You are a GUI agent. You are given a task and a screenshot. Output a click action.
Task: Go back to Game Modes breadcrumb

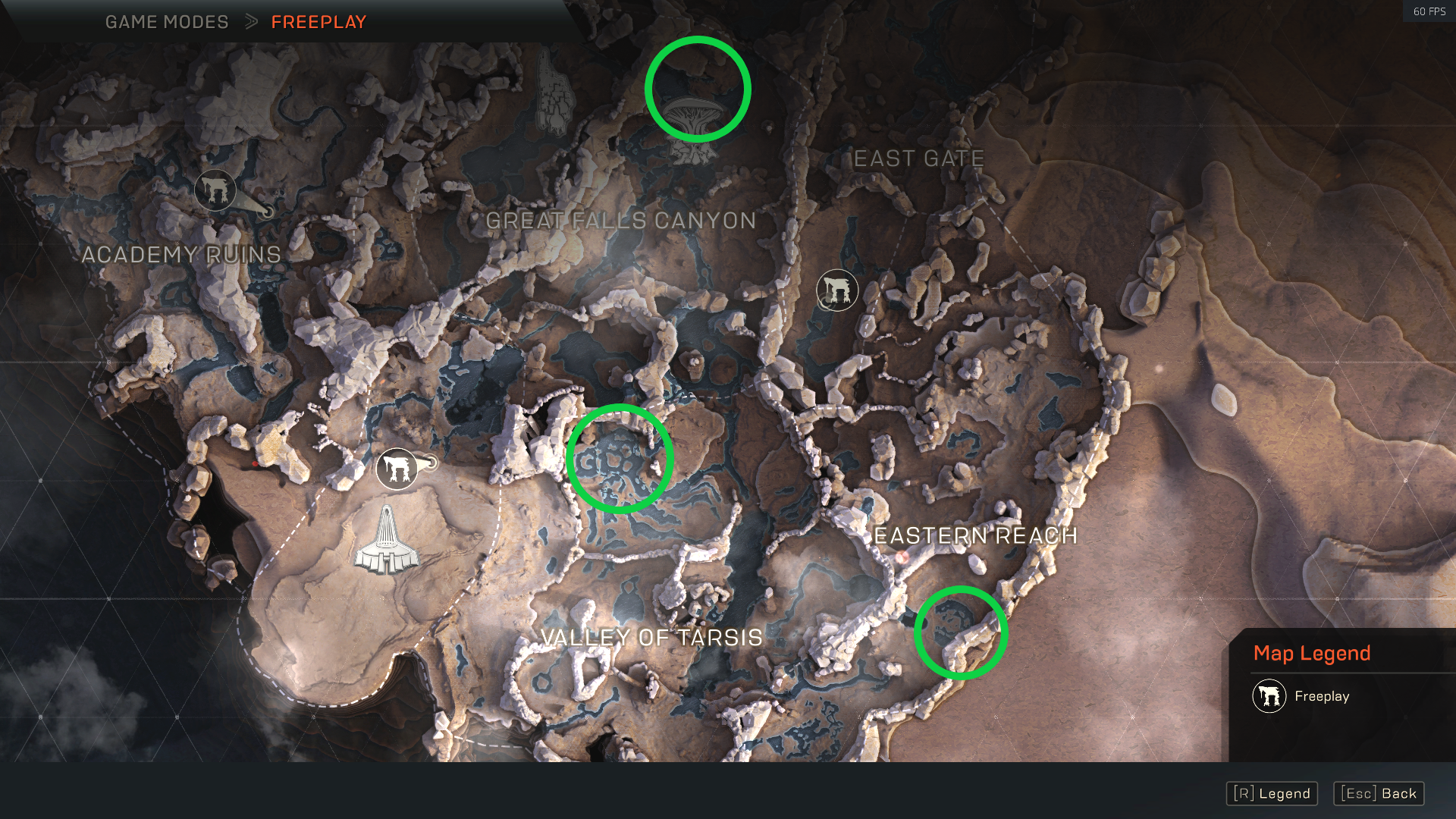(167, 22)
